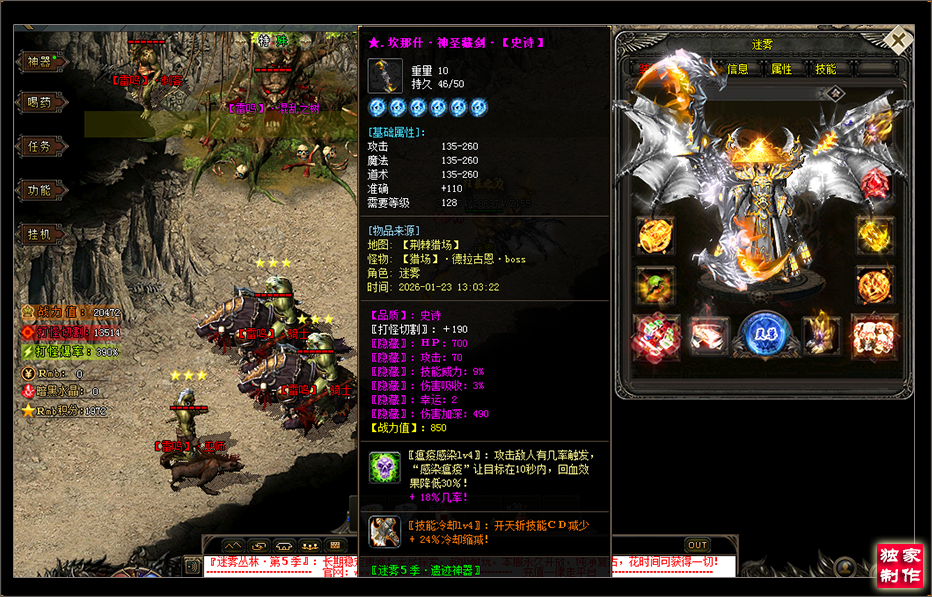The image size is (932, 597).
Task: Close the character equipment panel
Action: (x=899, y=40)
